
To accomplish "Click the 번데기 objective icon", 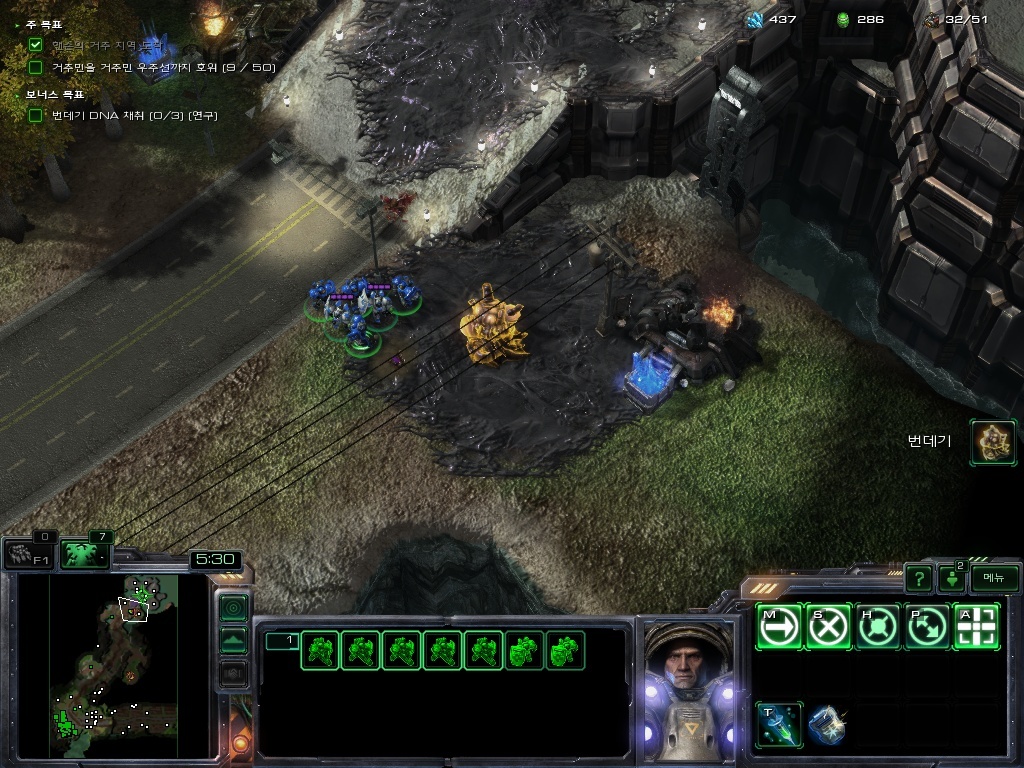I will [993, 442].
